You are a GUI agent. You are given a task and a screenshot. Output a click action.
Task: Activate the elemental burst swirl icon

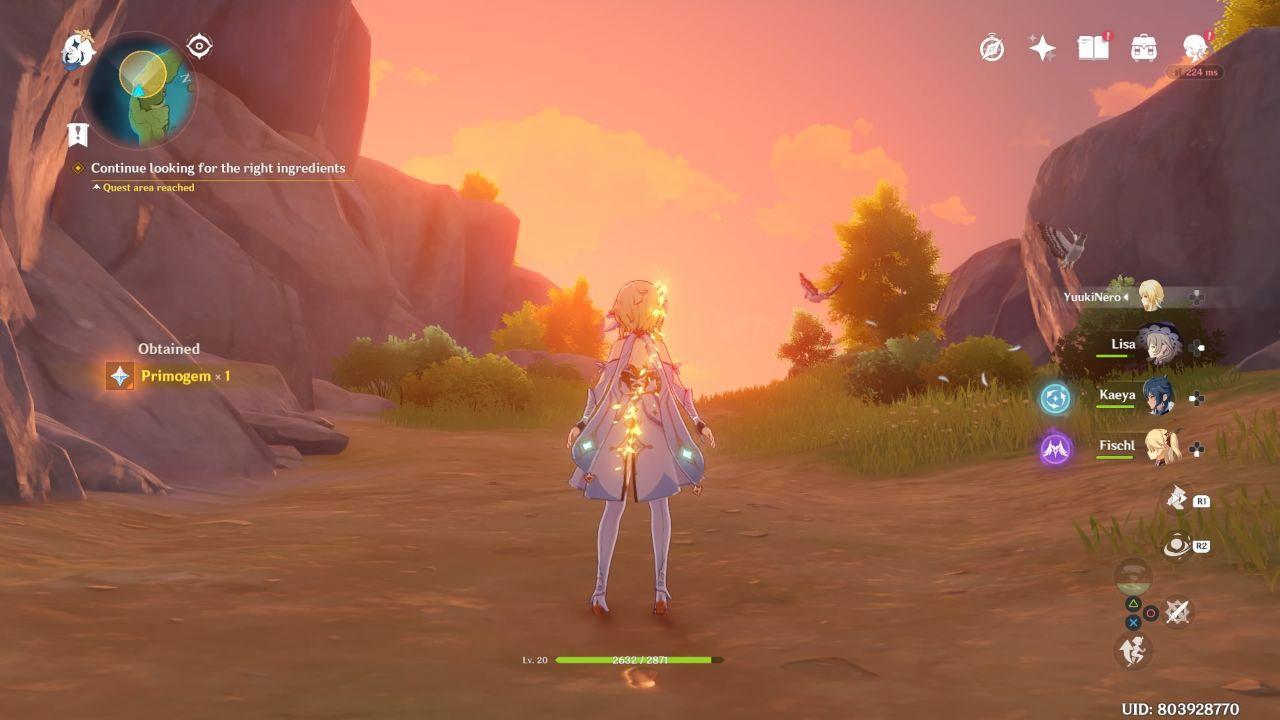point(1177,545)
